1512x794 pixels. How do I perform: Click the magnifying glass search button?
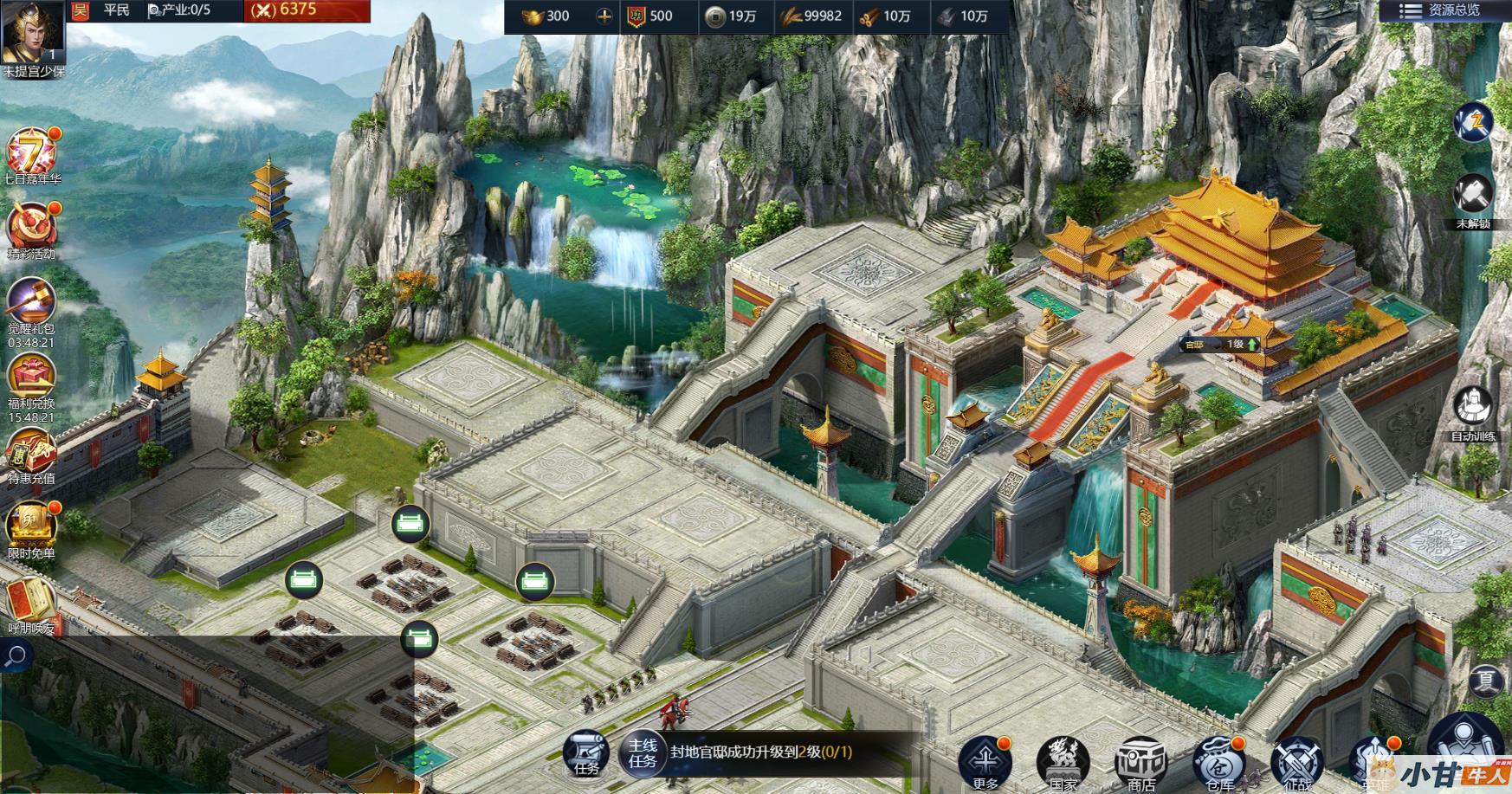coord(16,657)
